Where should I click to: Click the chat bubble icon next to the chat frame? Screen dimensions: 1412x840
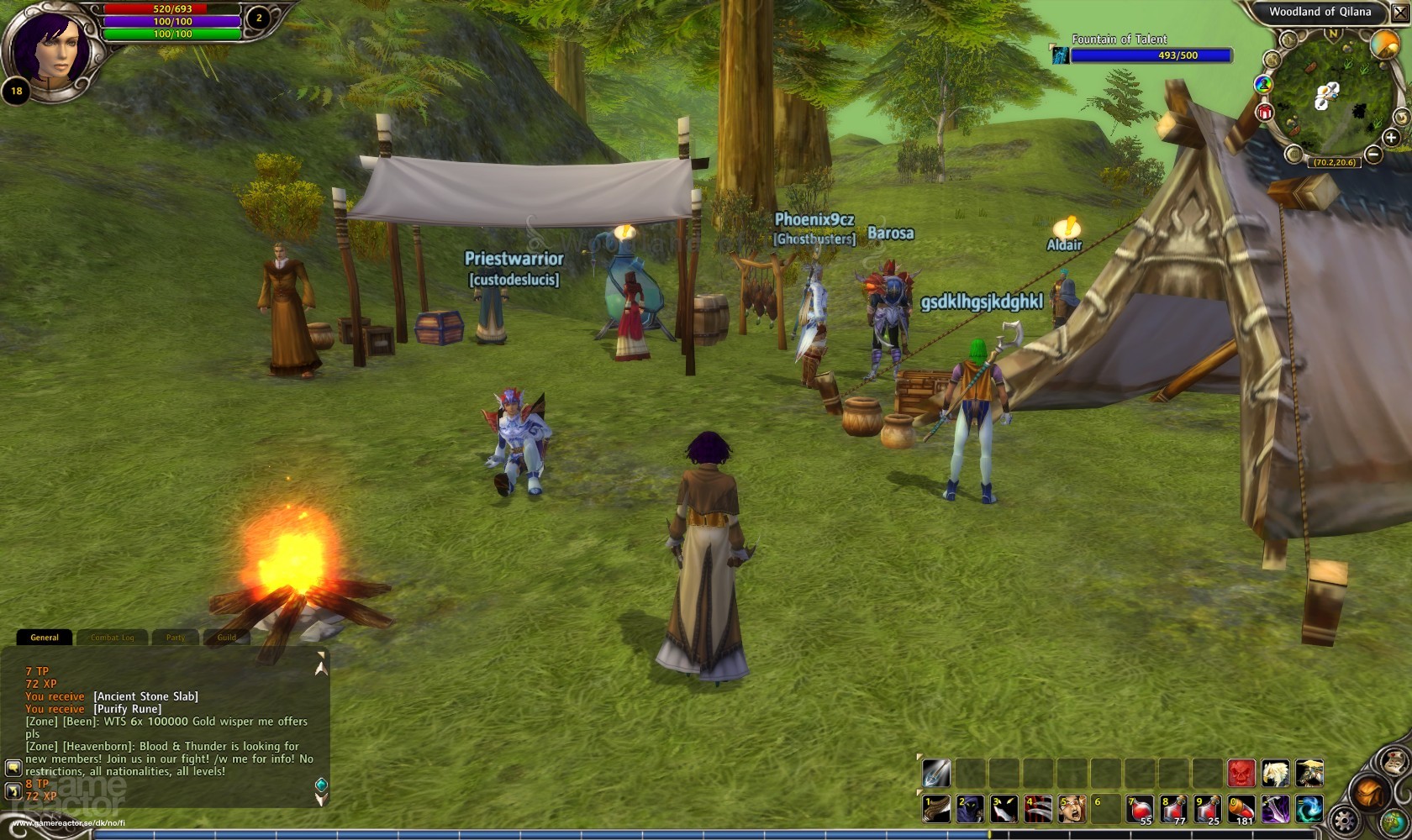click(13, 769)
